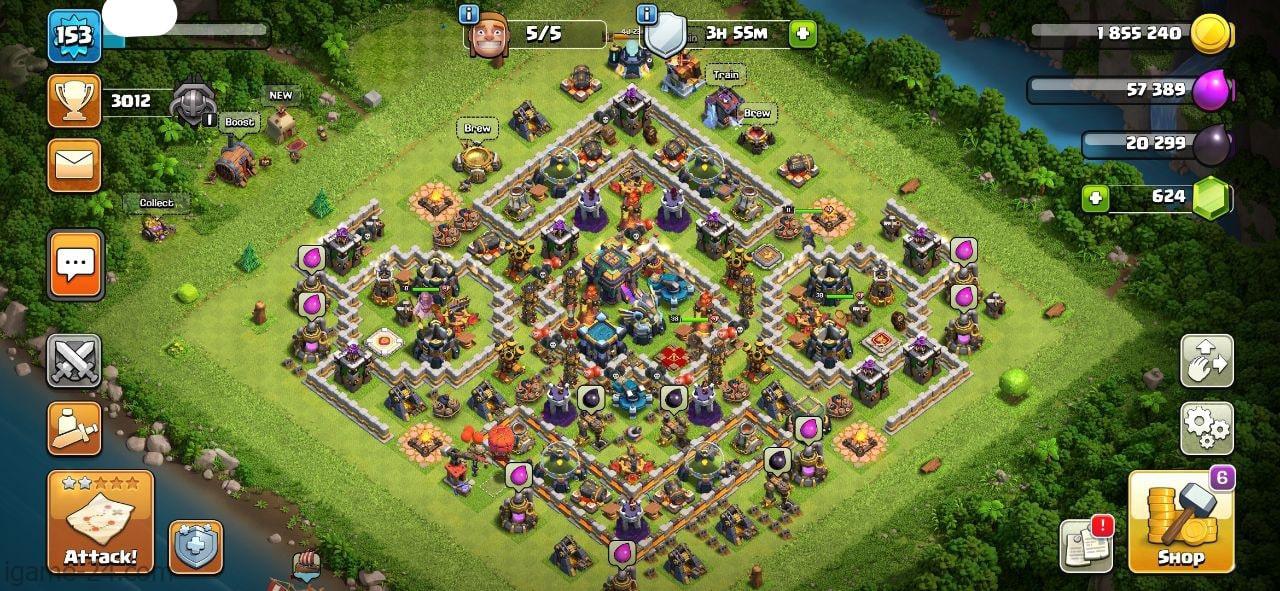Open the settings gear menu

click(1206, 428)
